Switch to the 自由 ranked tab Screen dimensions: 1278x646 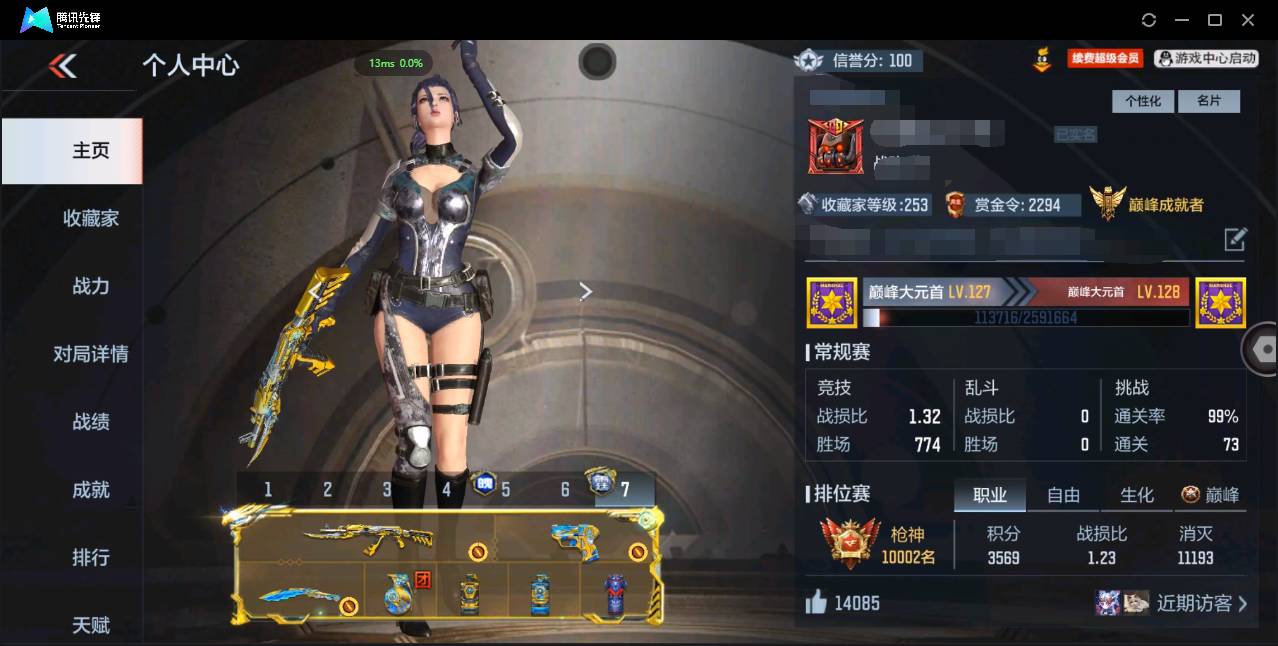(x=1063, y=495)
